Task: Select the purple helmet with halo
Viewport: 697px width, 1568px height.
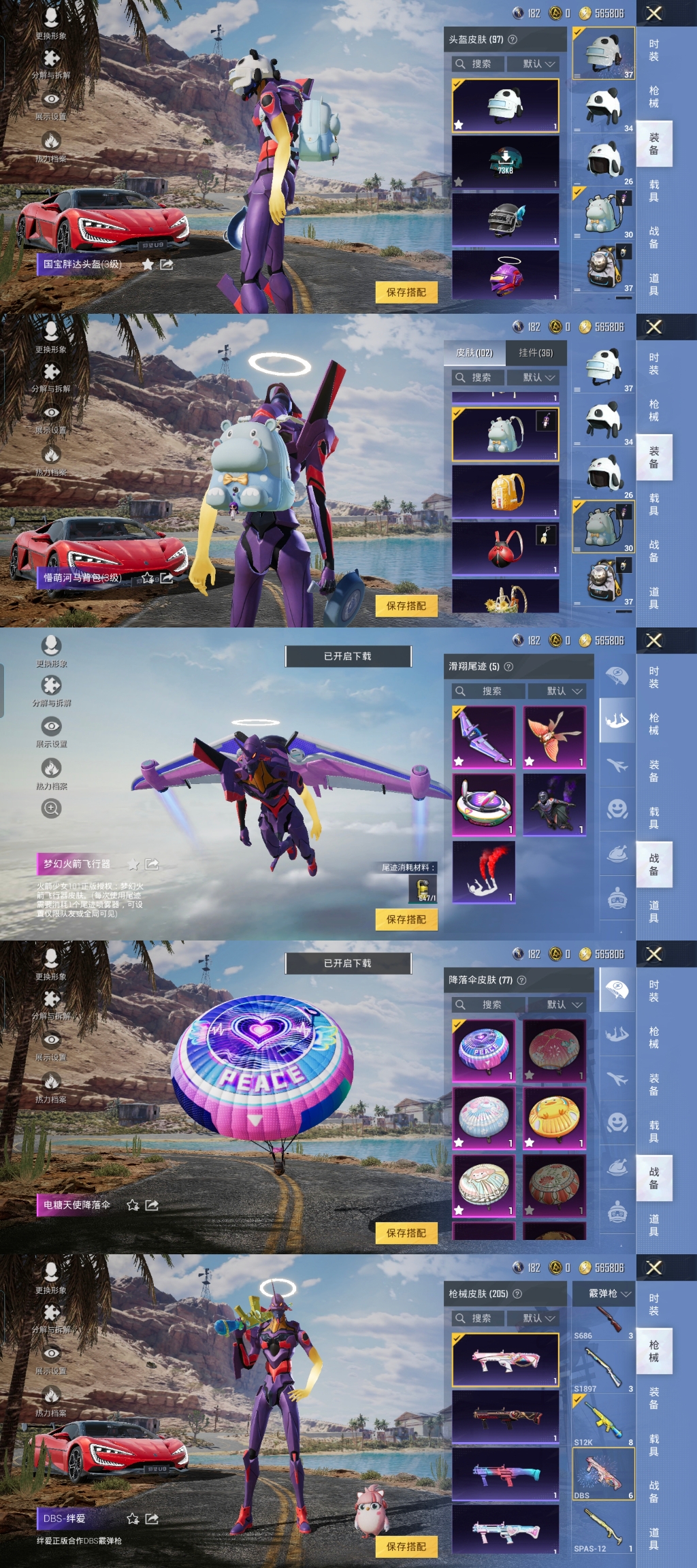Action: pos(505,275)
